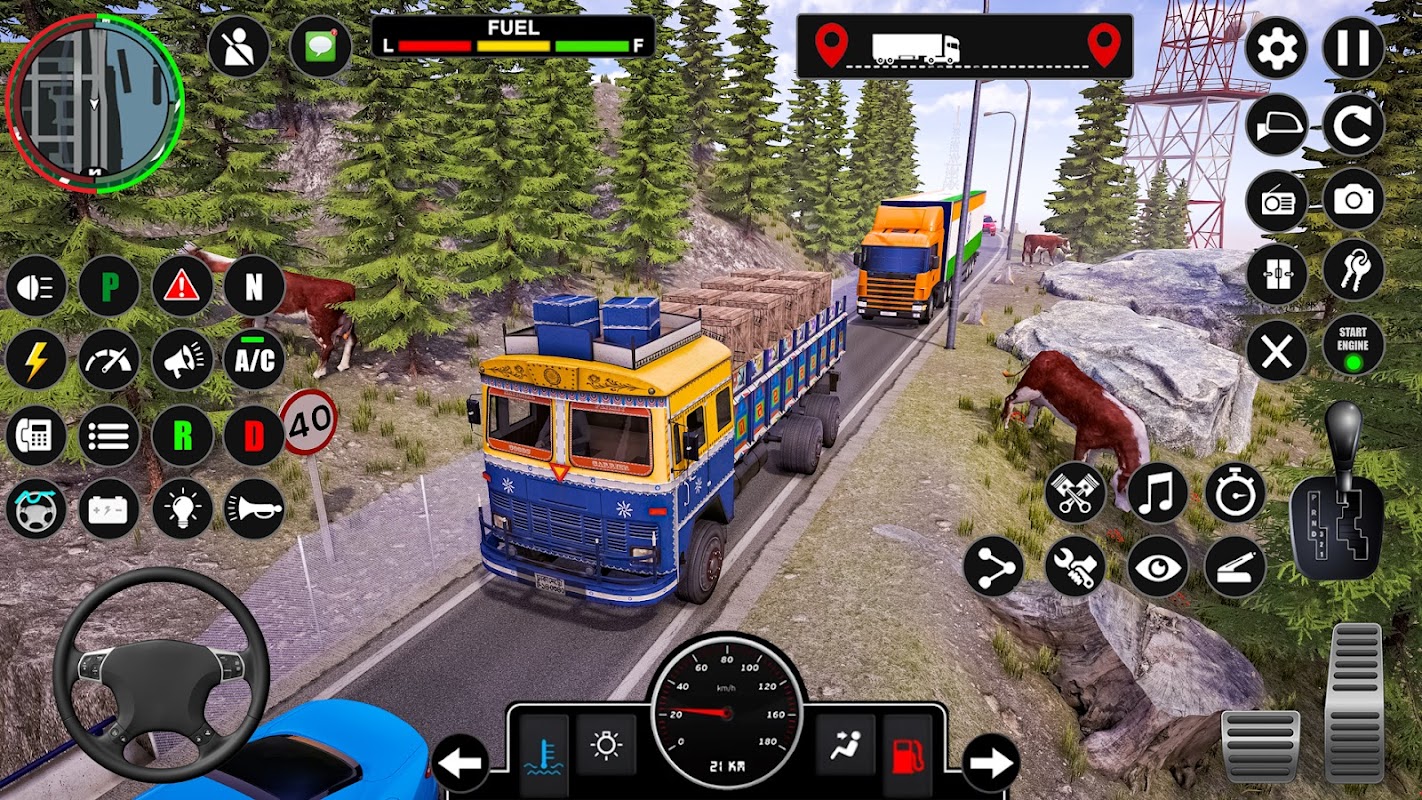Tap the right turn arrow
Image resolution: width=1422 pixels, height=800 pixels.
pyautogui.click(x=990, y=763)
